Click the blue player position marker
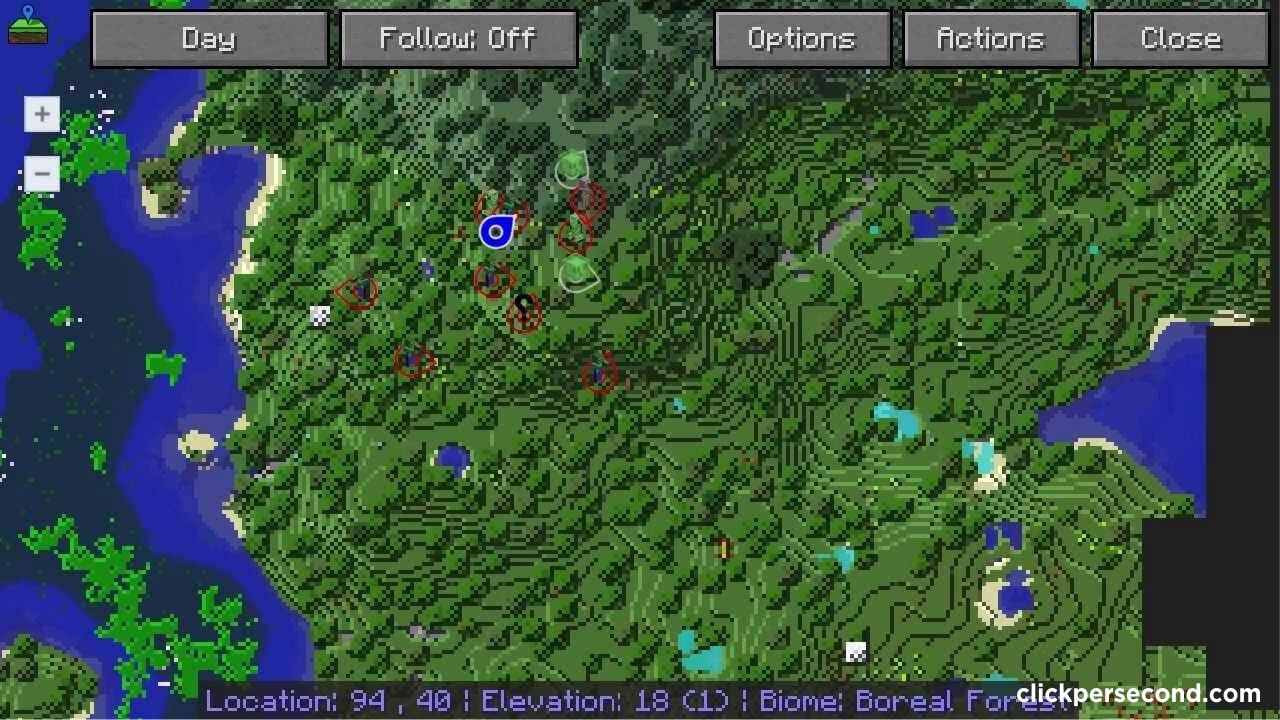The width and height of the screenshot is (1280, 720). coord(498,232)
